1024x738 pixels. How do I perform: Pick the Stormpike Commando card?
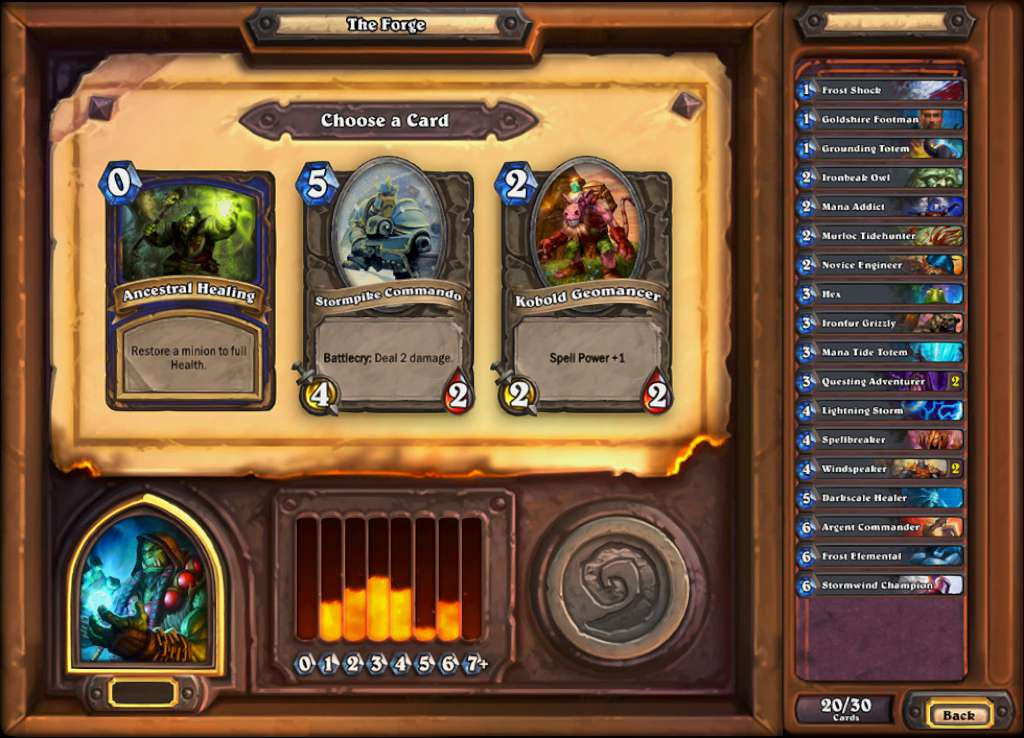(388, 290)
